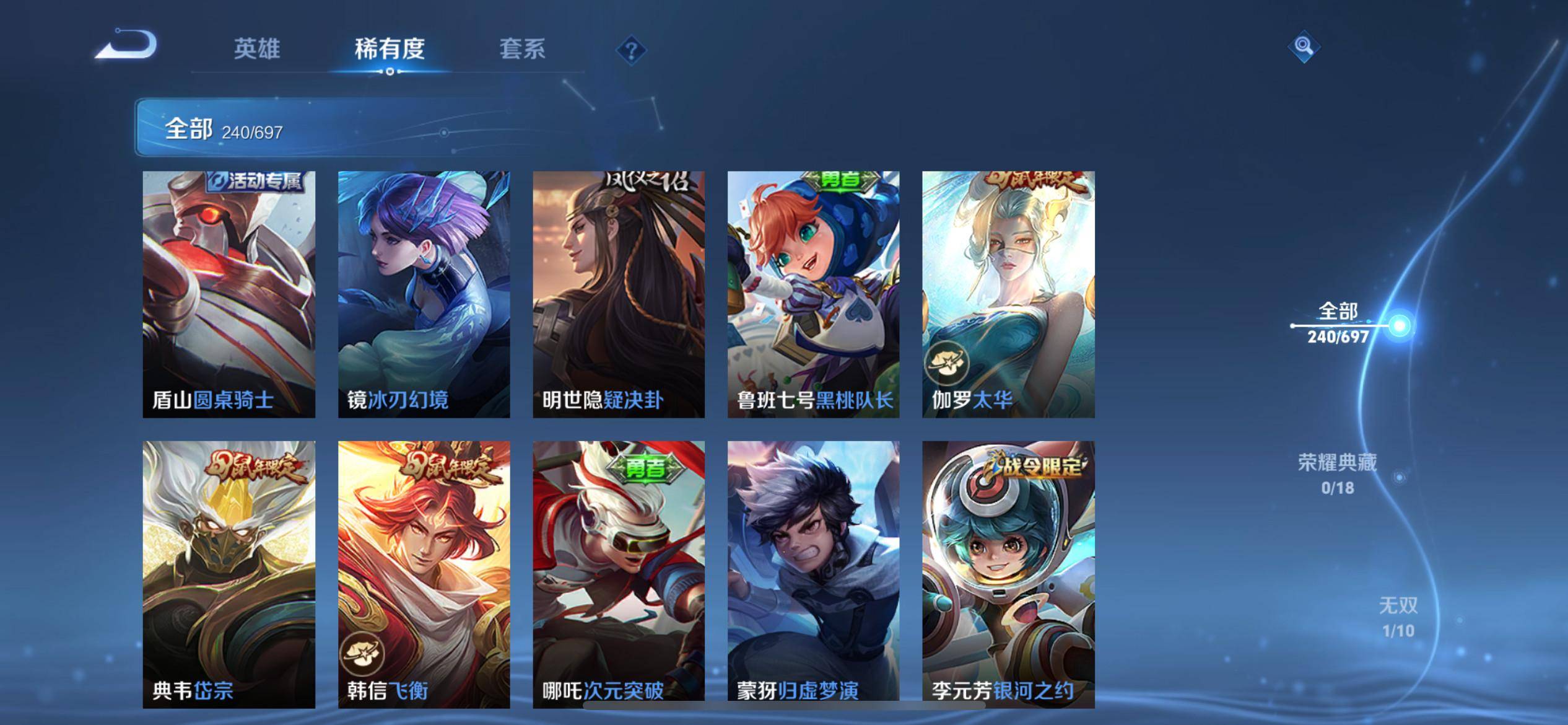View the 明世隐 疑决卦 skin card

(619, 294)
